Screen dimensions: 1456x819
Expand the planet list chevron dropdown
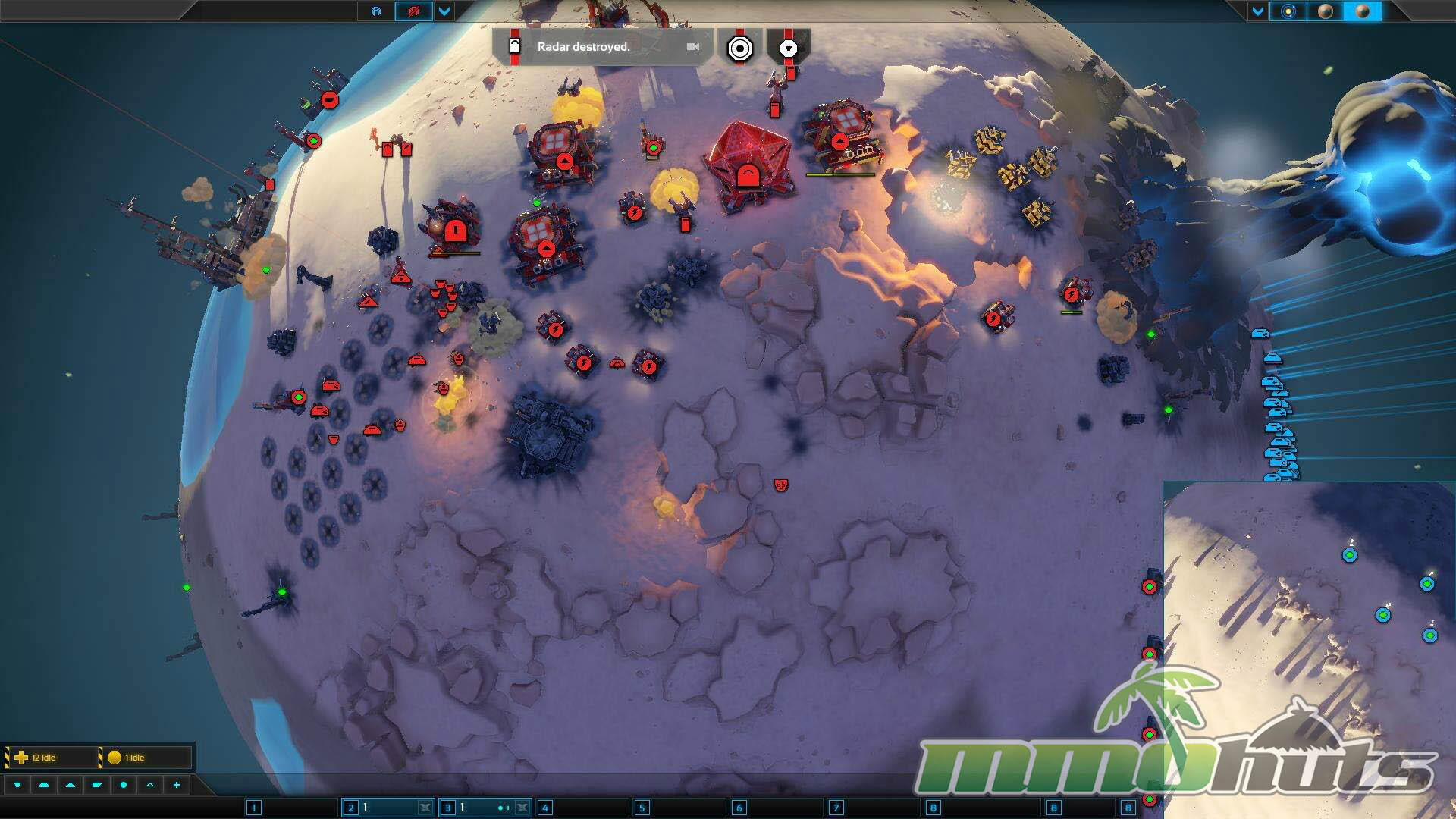[1258, 11]
